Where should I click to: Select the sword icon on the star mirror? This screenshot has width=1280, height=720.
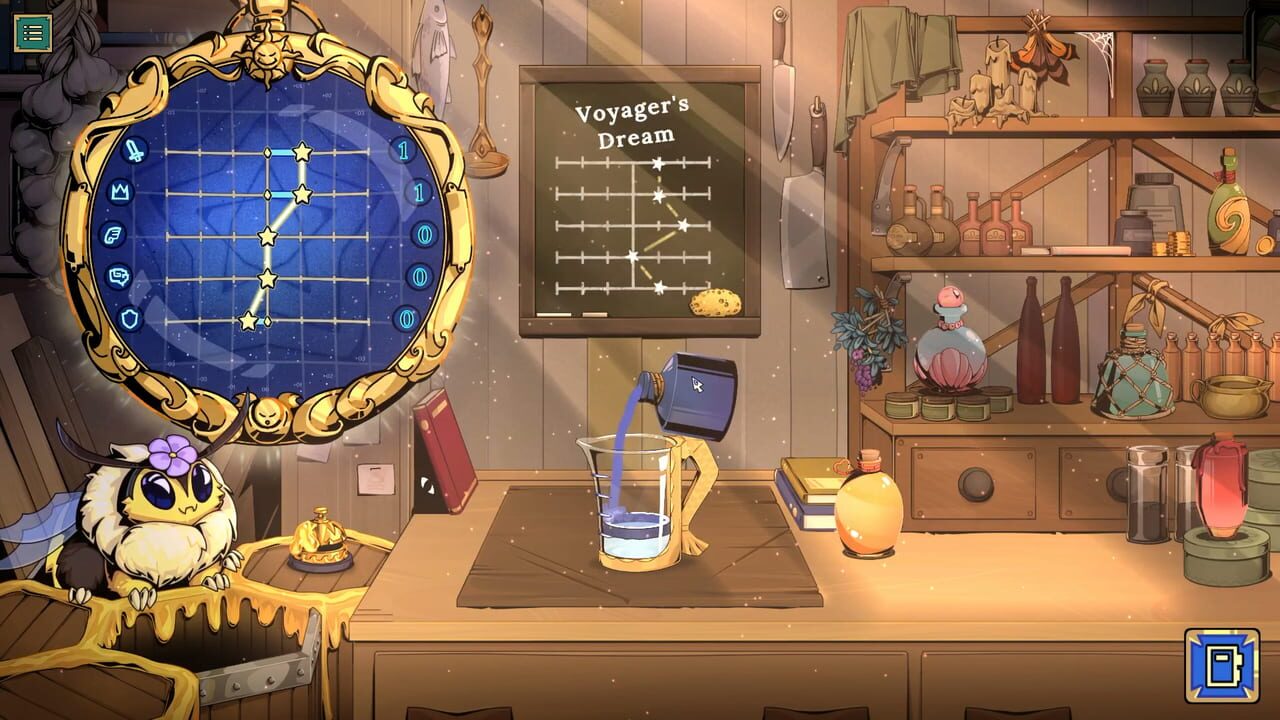tap(133, 152)
